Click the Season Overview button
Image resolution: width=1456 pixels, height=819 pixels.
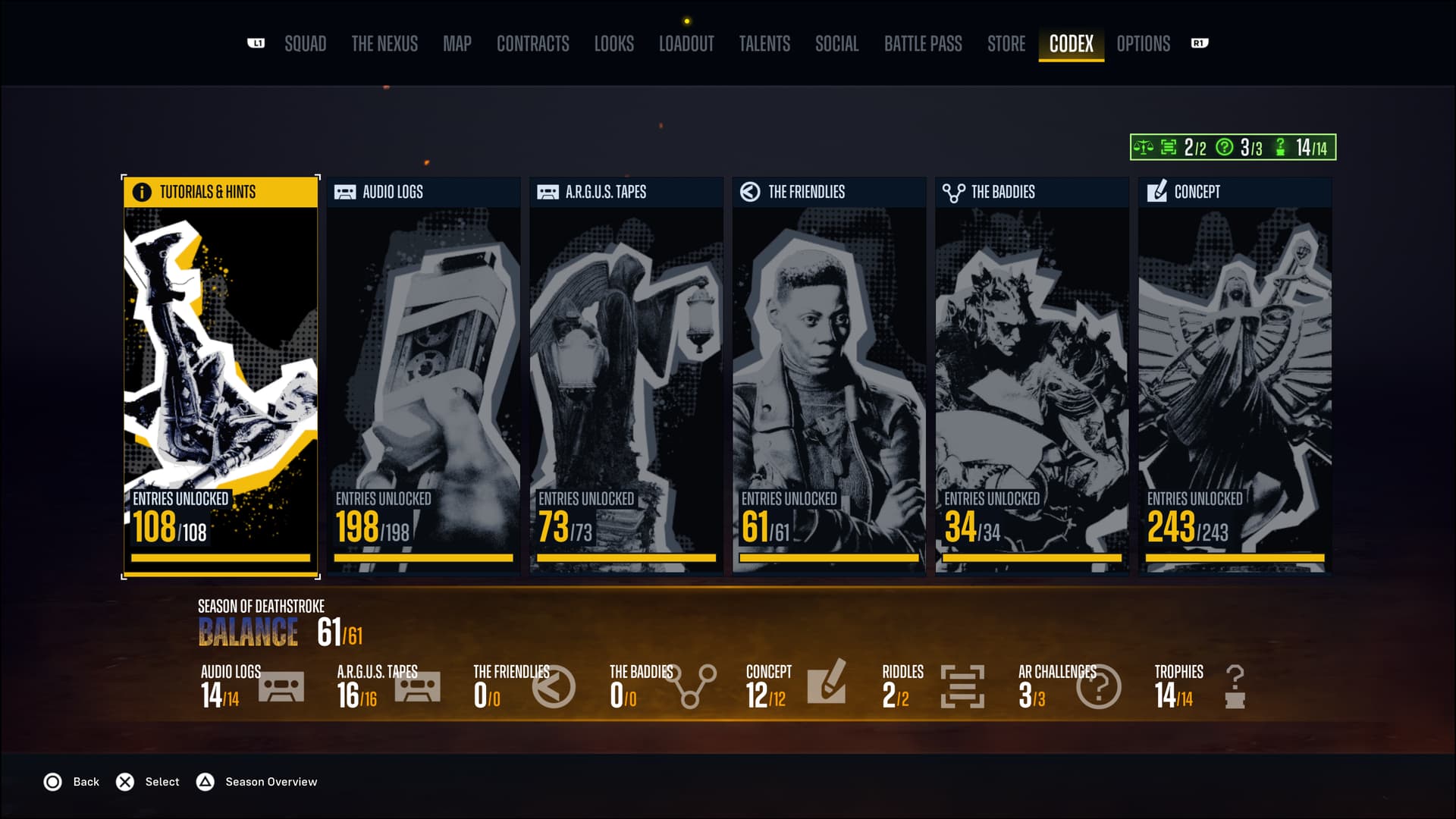point(257,782)
